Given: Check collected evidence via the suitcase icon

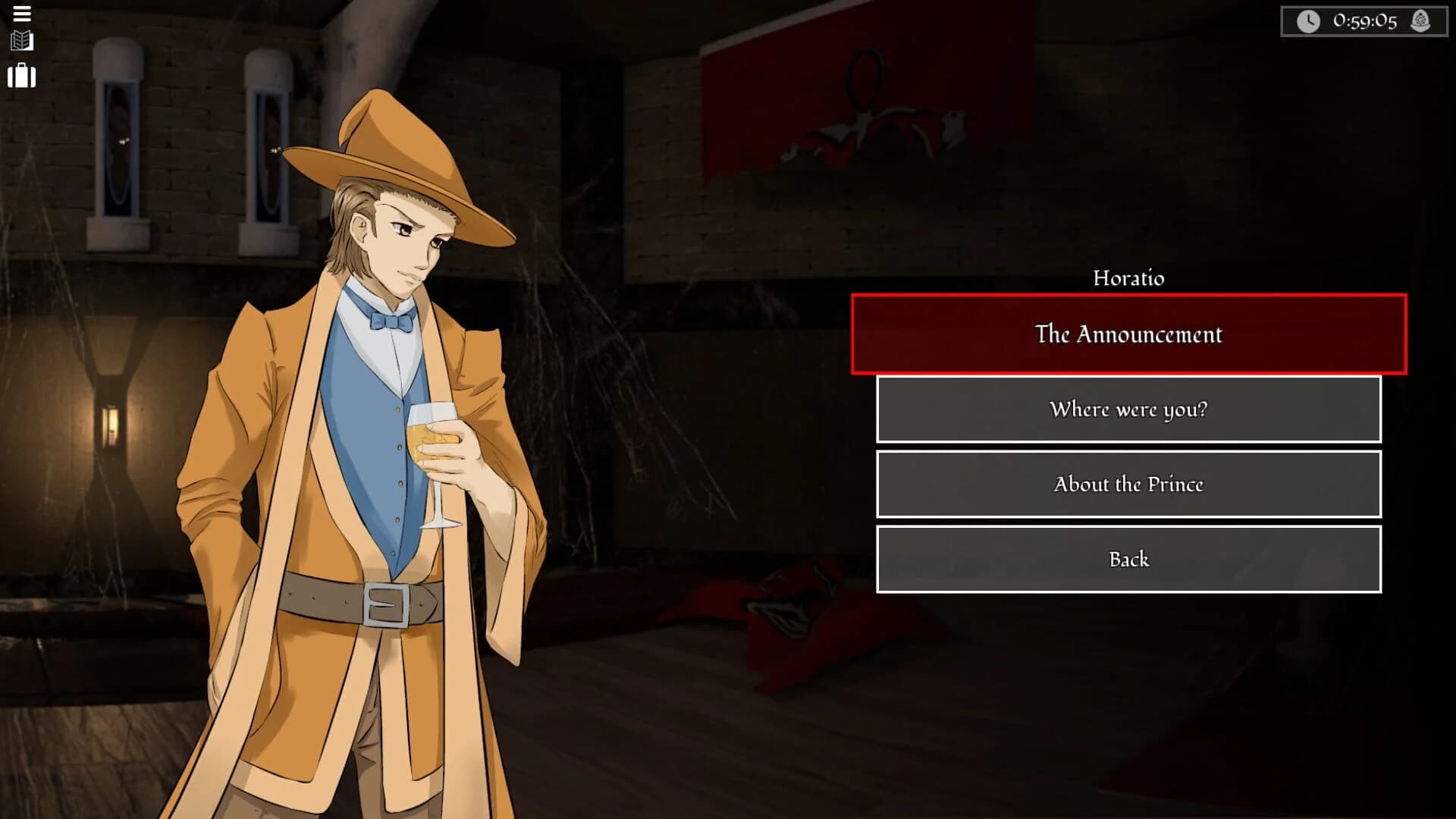Looking at the screenshot, I should (x=23, y=76).
